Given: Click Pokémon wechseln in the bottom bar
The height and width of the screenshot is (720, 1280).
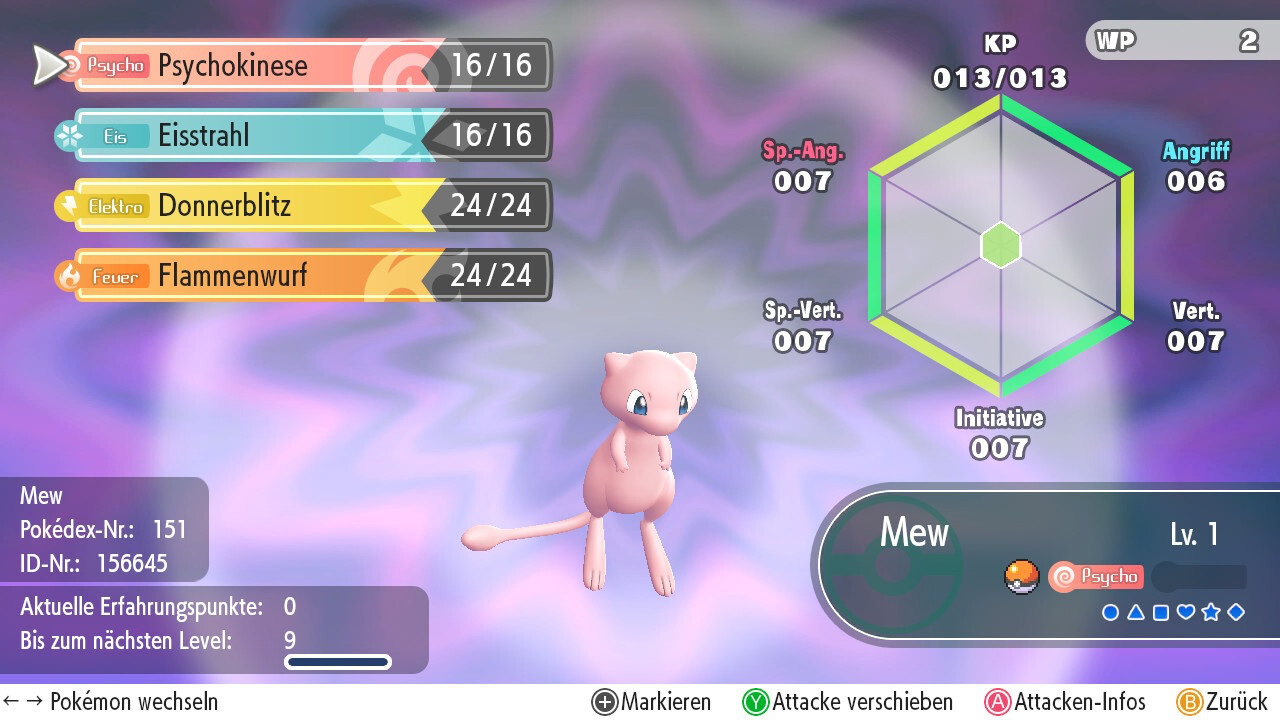Looking at the screenshot, I should (x=112, y=702).
